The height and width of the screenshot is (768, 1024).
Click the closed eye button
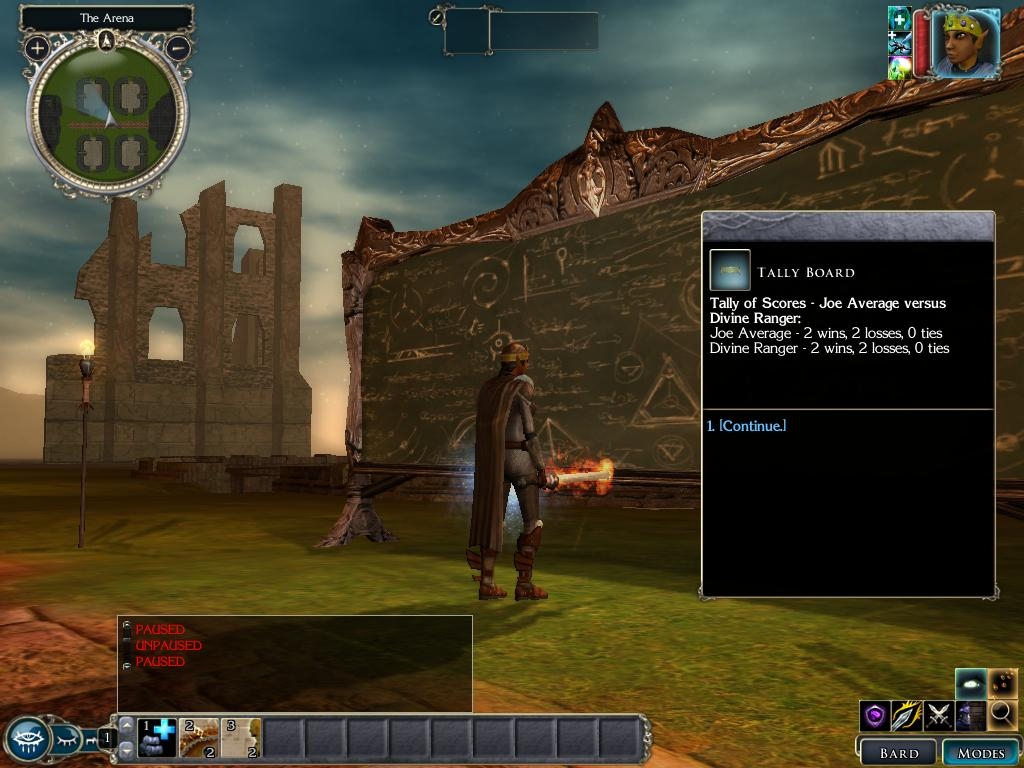tap(67, 740)
